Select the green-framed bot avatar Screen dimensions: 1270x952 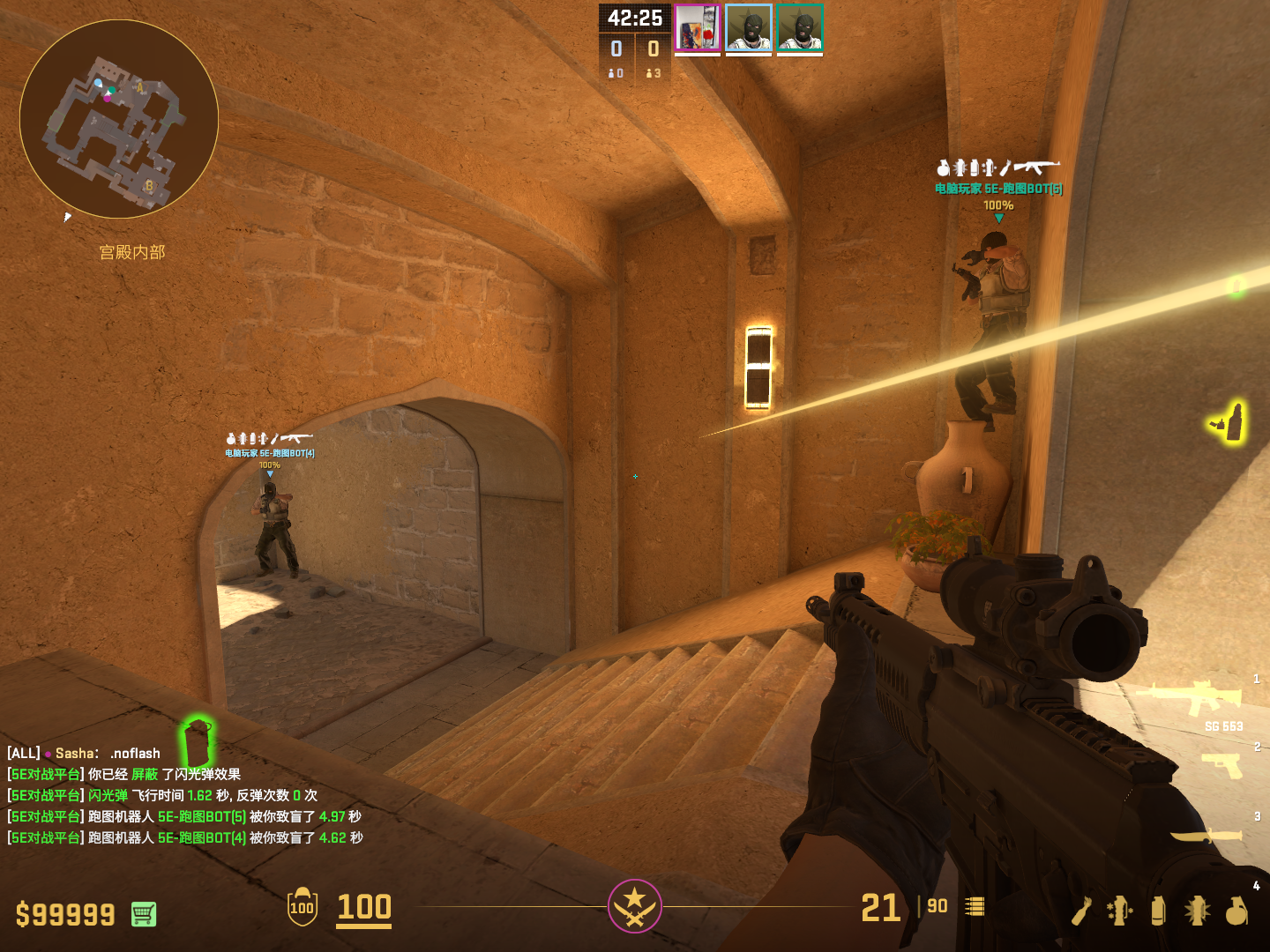(800, 28)
